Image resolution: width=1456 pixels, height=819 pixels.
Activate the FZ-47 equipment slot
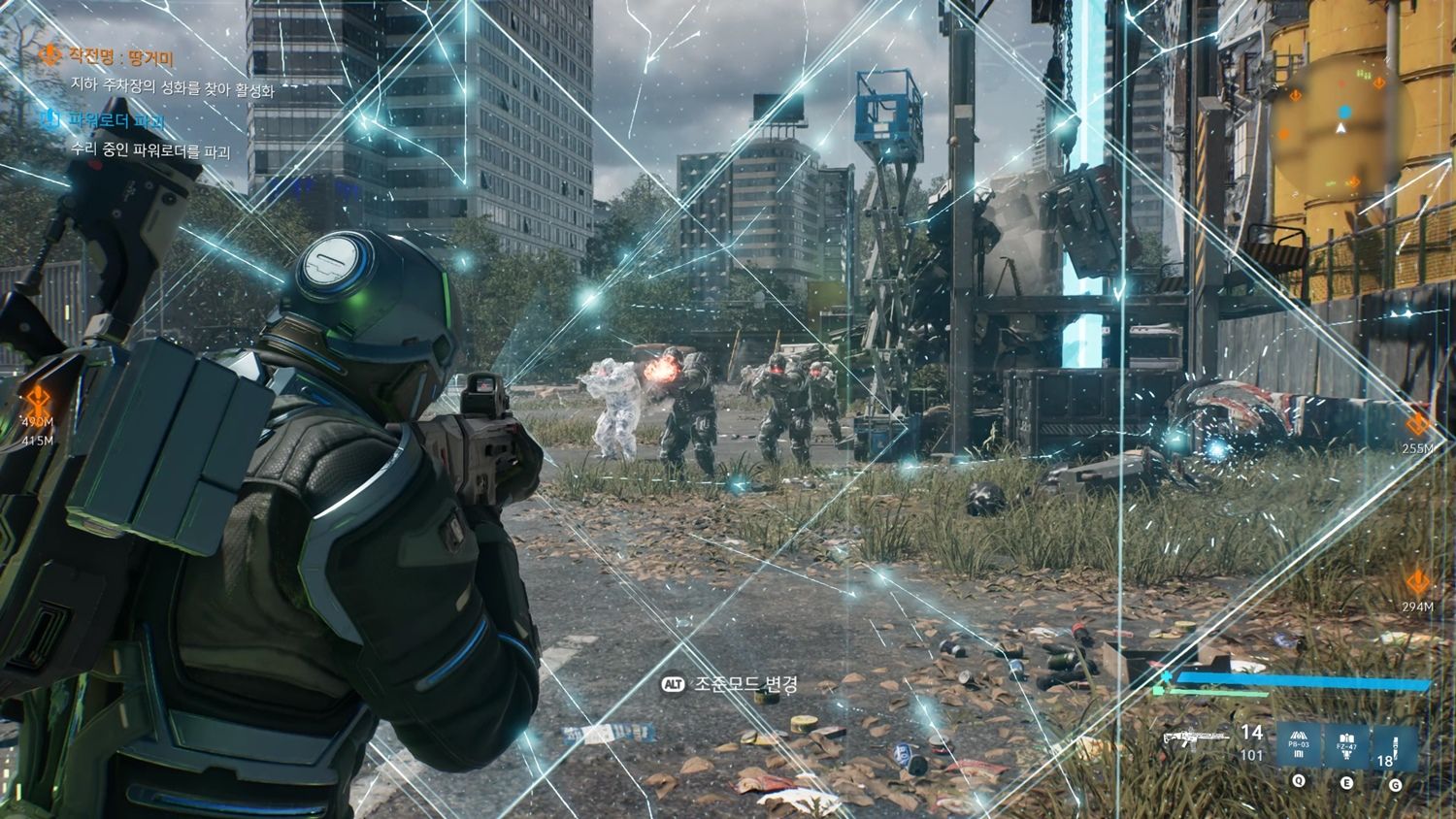(1345, 746)
